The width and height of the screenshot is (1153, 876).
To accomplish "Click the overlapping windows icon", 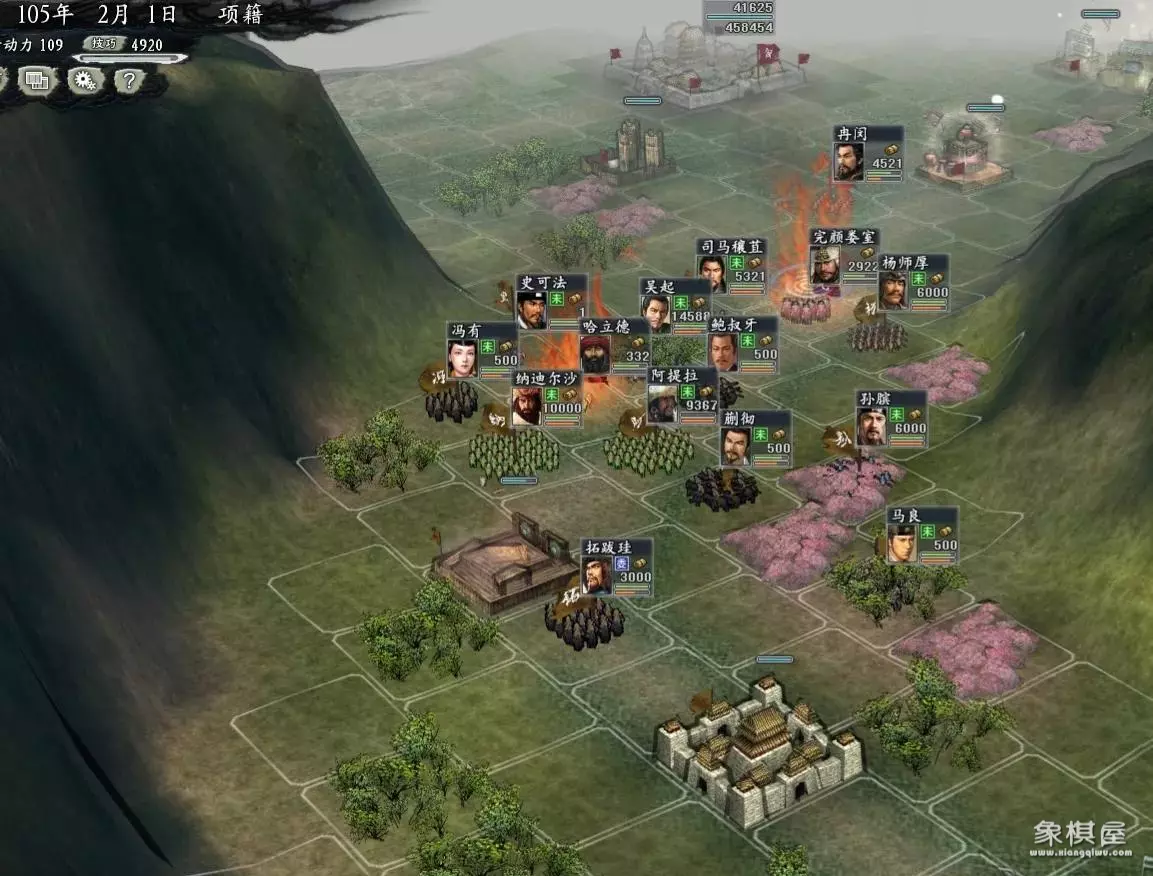I will point(37,80).
